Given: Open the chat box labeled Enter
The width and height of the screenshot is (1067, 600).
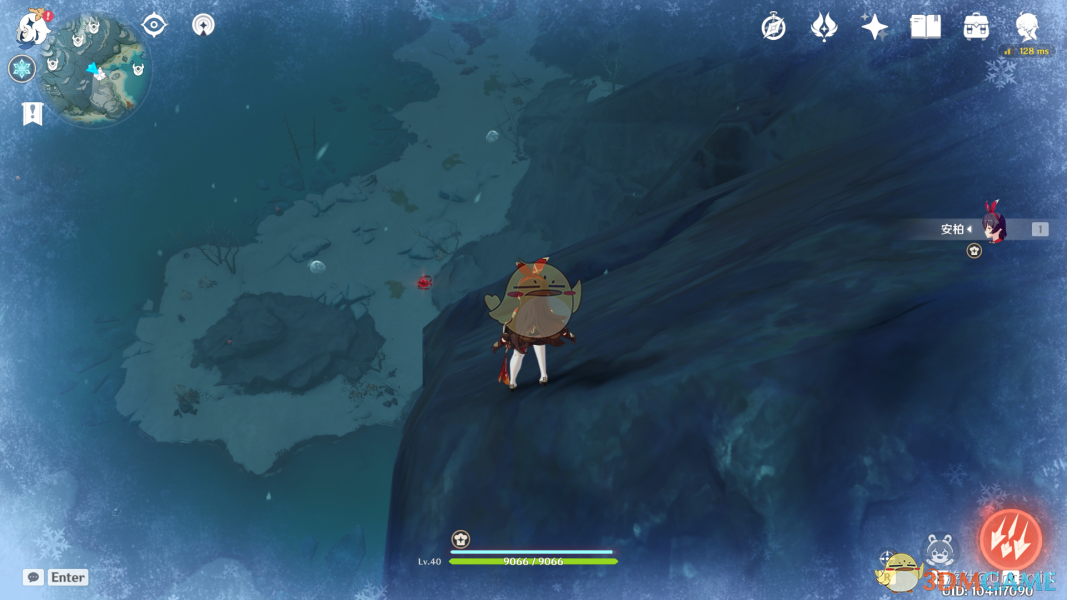Looking at the screenshot, I should pyautogui.click(x=57, y=577).
